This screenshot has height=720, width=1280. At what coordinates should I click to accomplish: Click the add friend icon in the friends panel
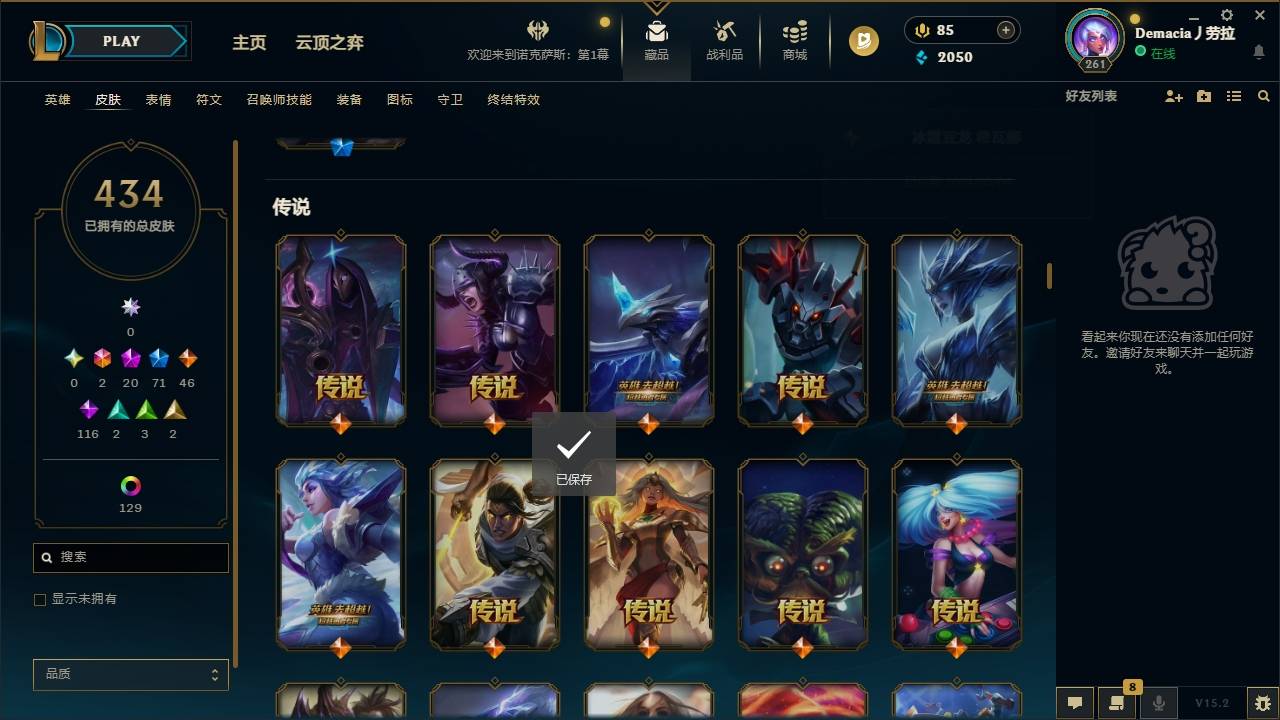[x=1172, y=96]
